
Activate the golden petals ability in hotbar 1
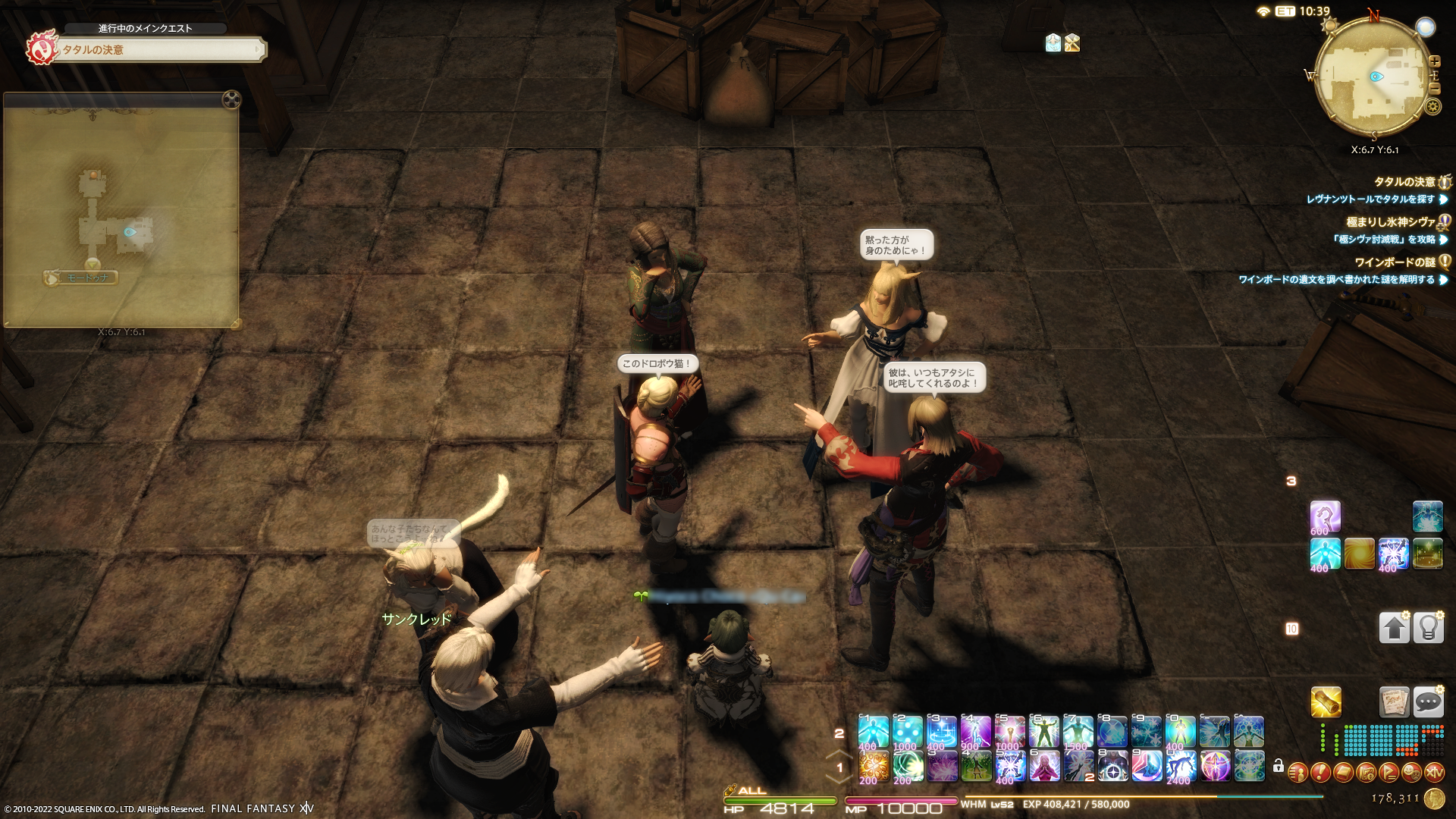[874, 767]
